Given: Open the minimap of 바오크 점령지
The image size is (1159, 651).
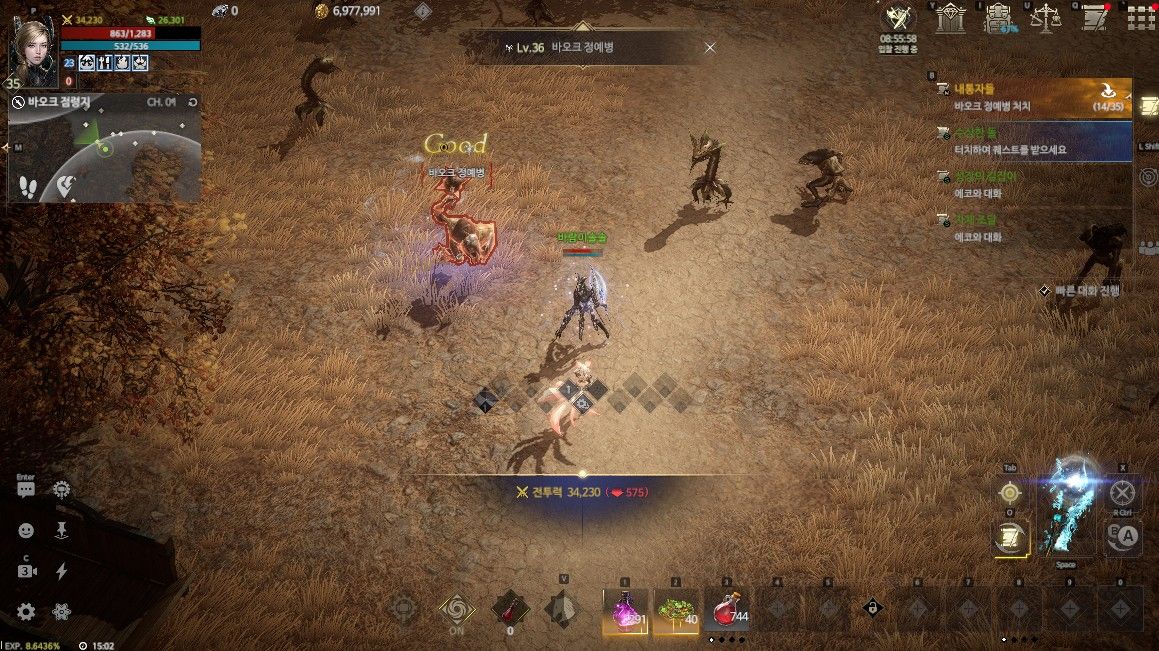Looking at the screenshot, I should [x=105, y=160].
